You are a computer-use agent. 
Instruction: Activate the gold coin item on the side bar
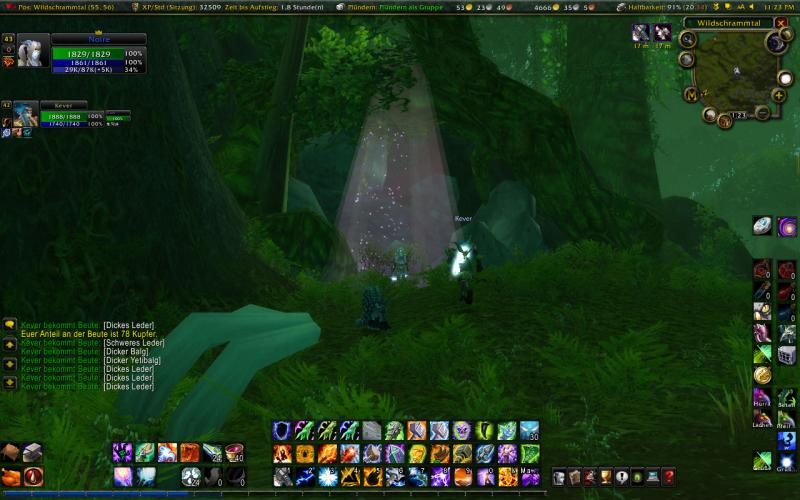[762, 375]
